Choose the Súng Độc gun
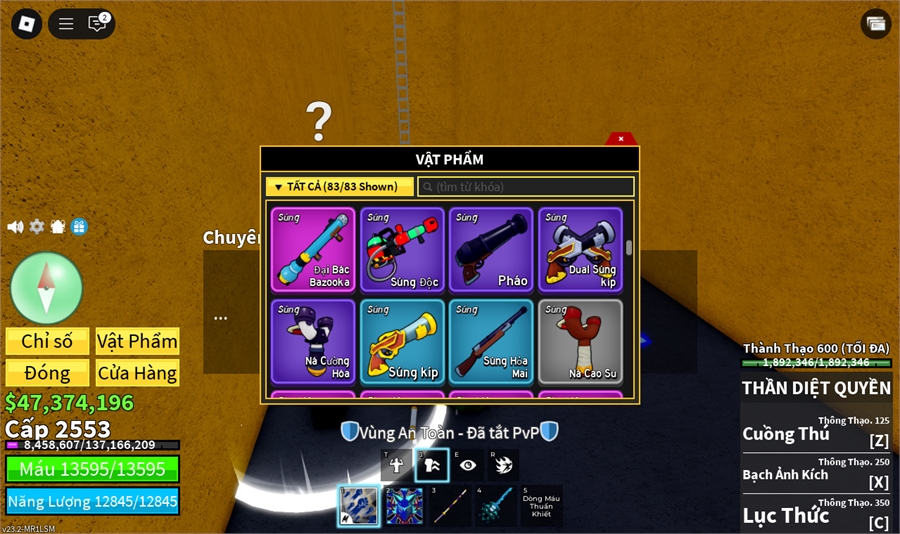The image size is (900, 534). 402,250
